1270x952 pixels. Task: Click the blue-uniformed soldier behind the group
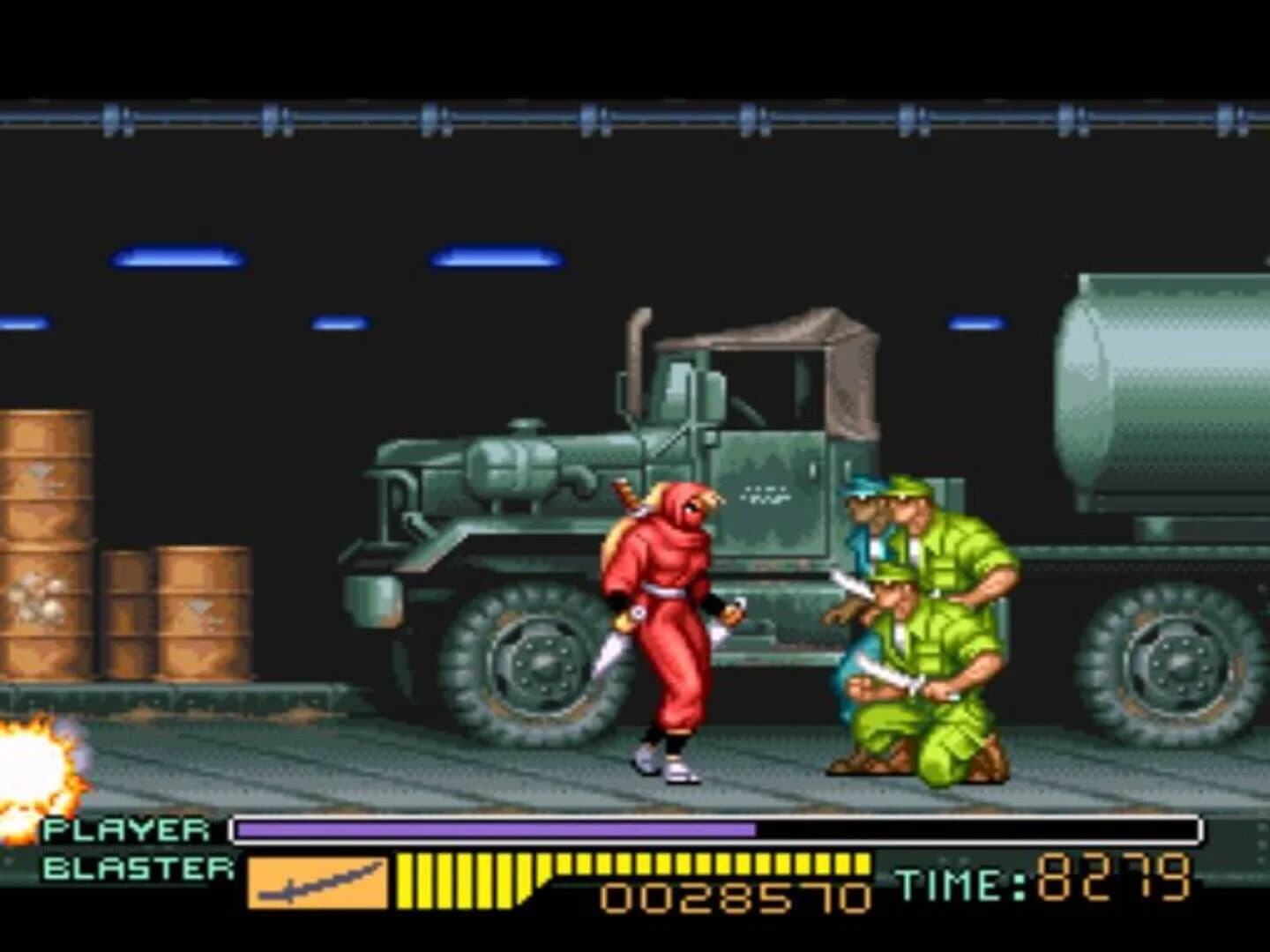tap(860, 529)
